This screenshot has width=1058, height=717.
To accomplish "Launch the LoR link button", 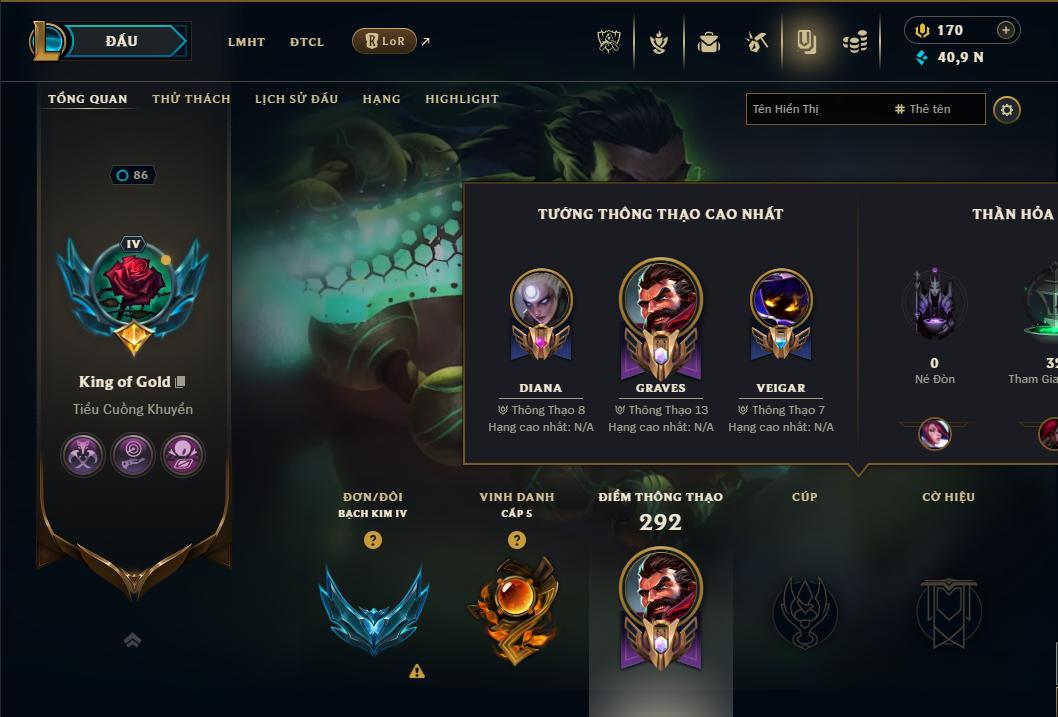I will (x=385, y=41).
